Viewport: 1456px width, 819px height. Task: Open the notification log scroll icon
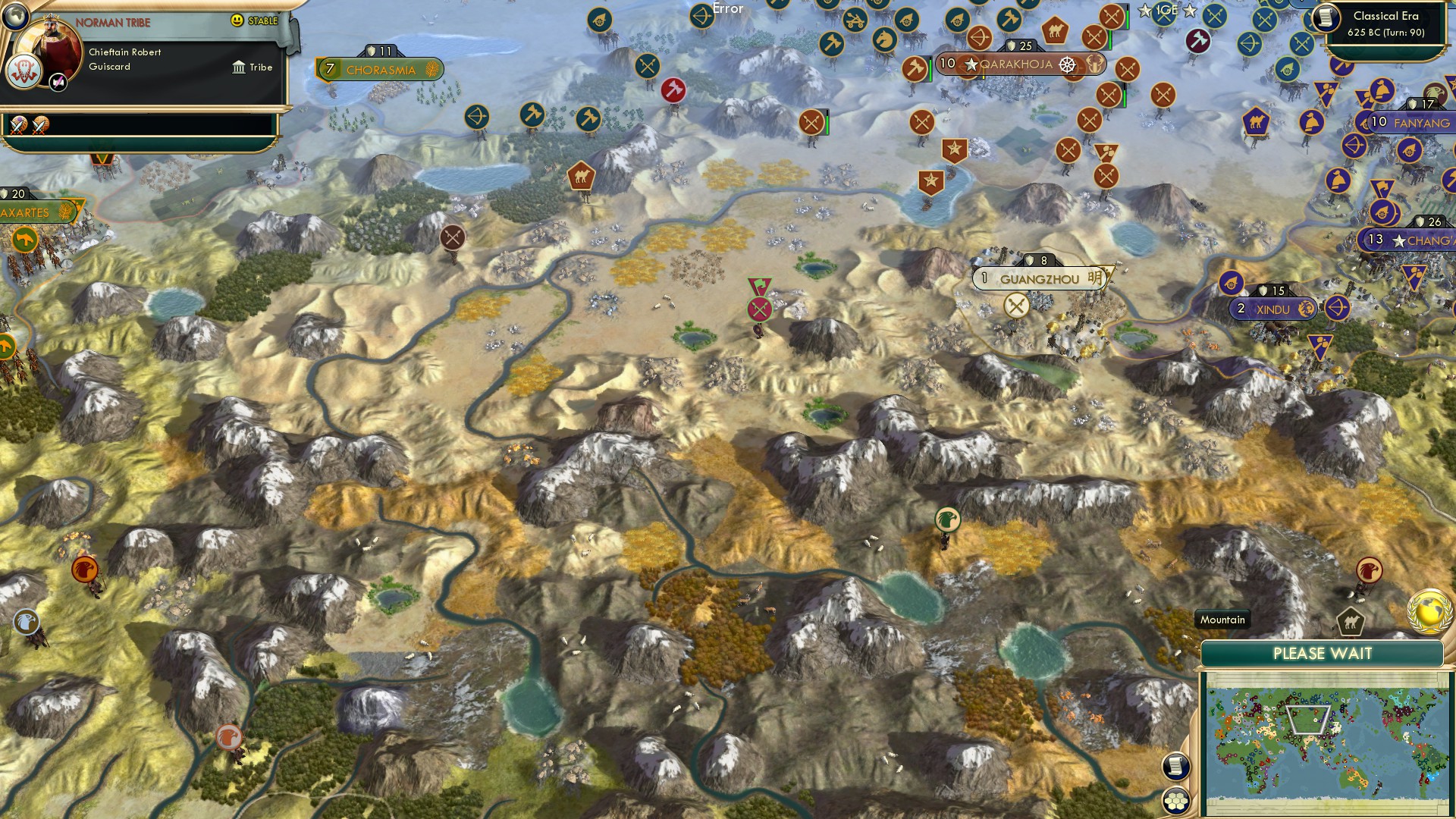pos(1178,765)
